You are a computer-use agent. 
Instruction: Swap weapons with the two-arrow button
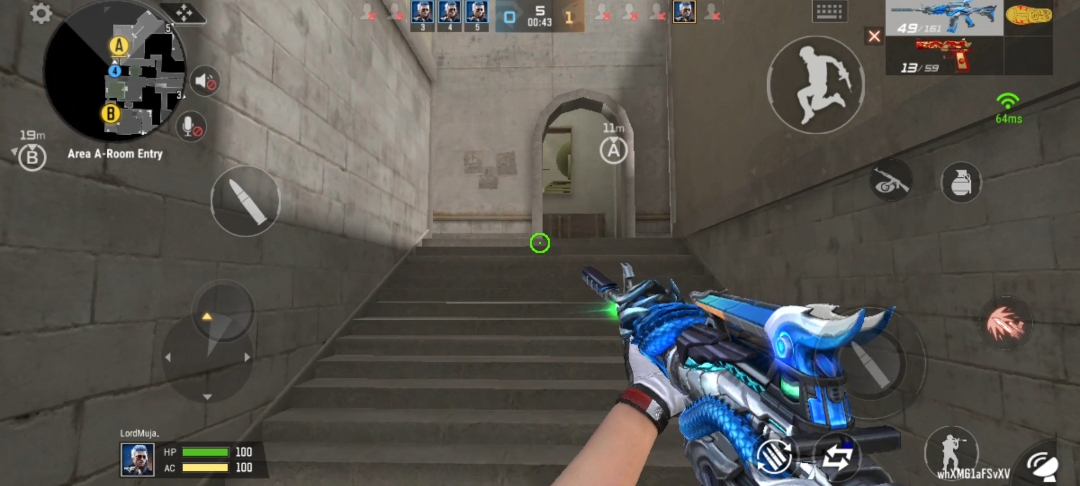(x=836, y=458)
